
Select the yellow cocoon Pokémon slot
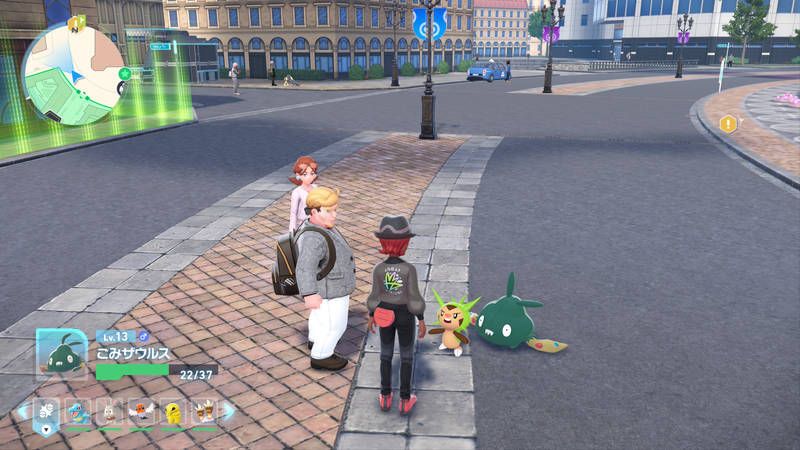pyautogui.click(x=173, y=412)
